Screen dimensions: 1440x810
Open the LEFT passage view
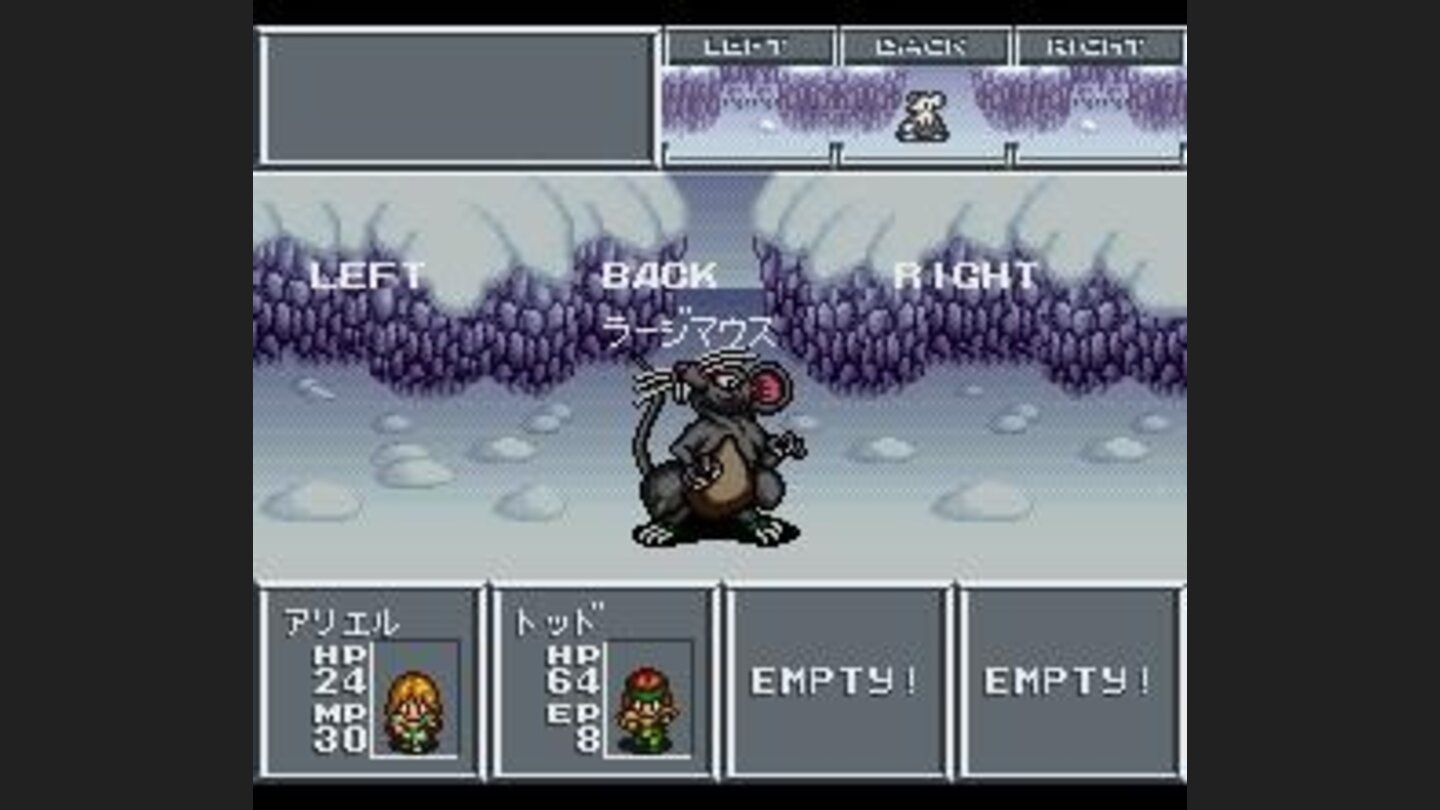pos(365,270)
